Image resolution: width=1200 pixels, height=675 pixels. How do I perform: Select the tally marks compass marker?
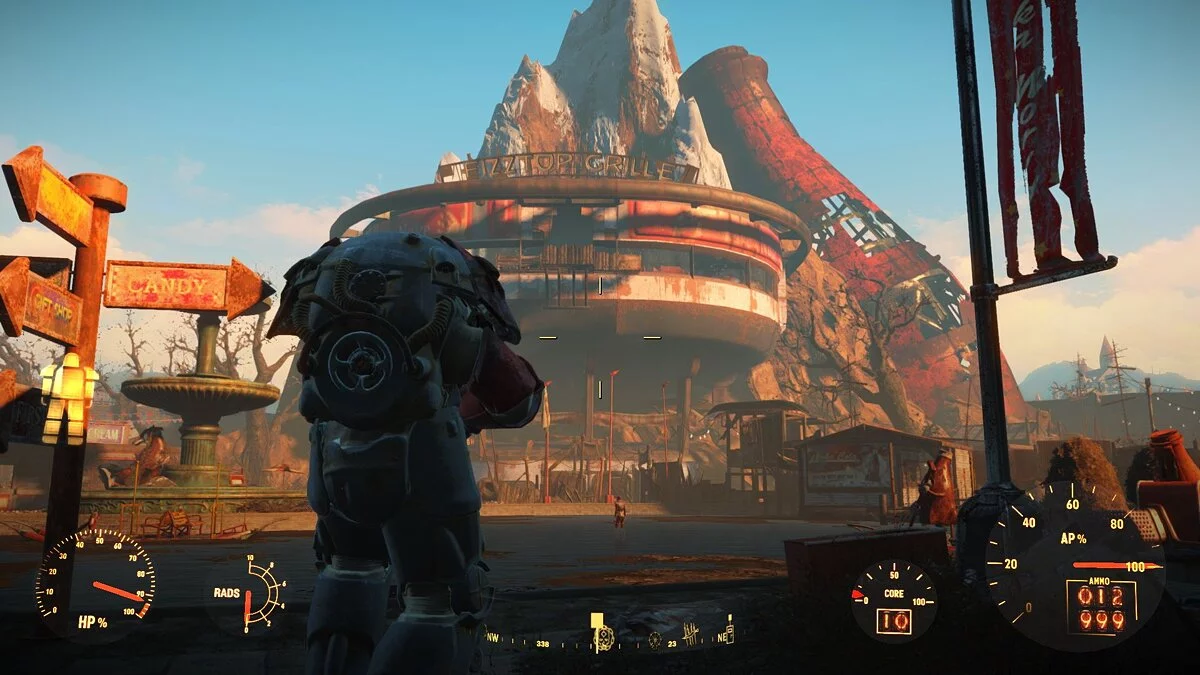(690, 634)
